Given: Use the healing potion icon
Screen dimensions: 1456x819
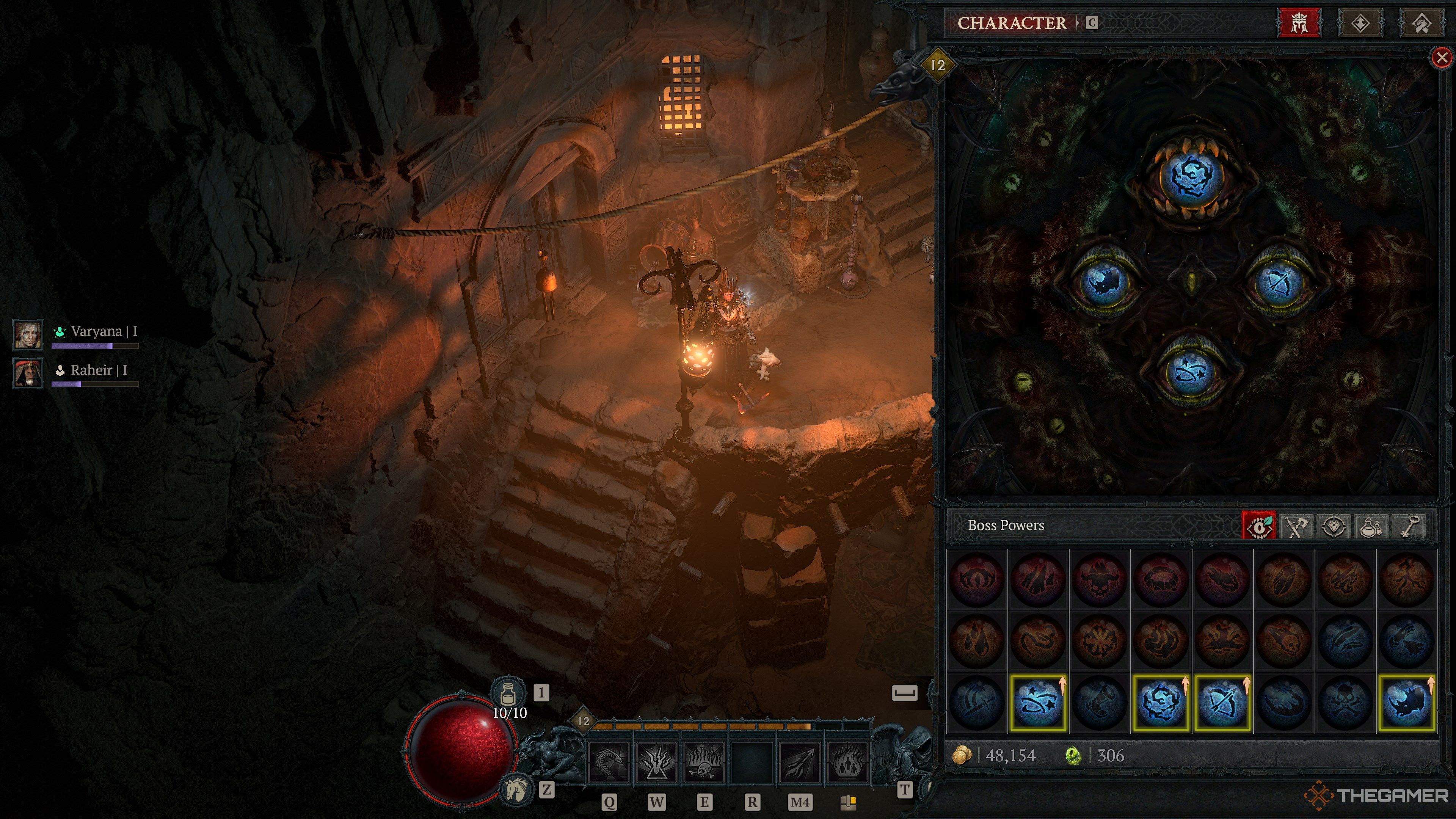Looking at the screenshot, I should (x=508, y=692).
